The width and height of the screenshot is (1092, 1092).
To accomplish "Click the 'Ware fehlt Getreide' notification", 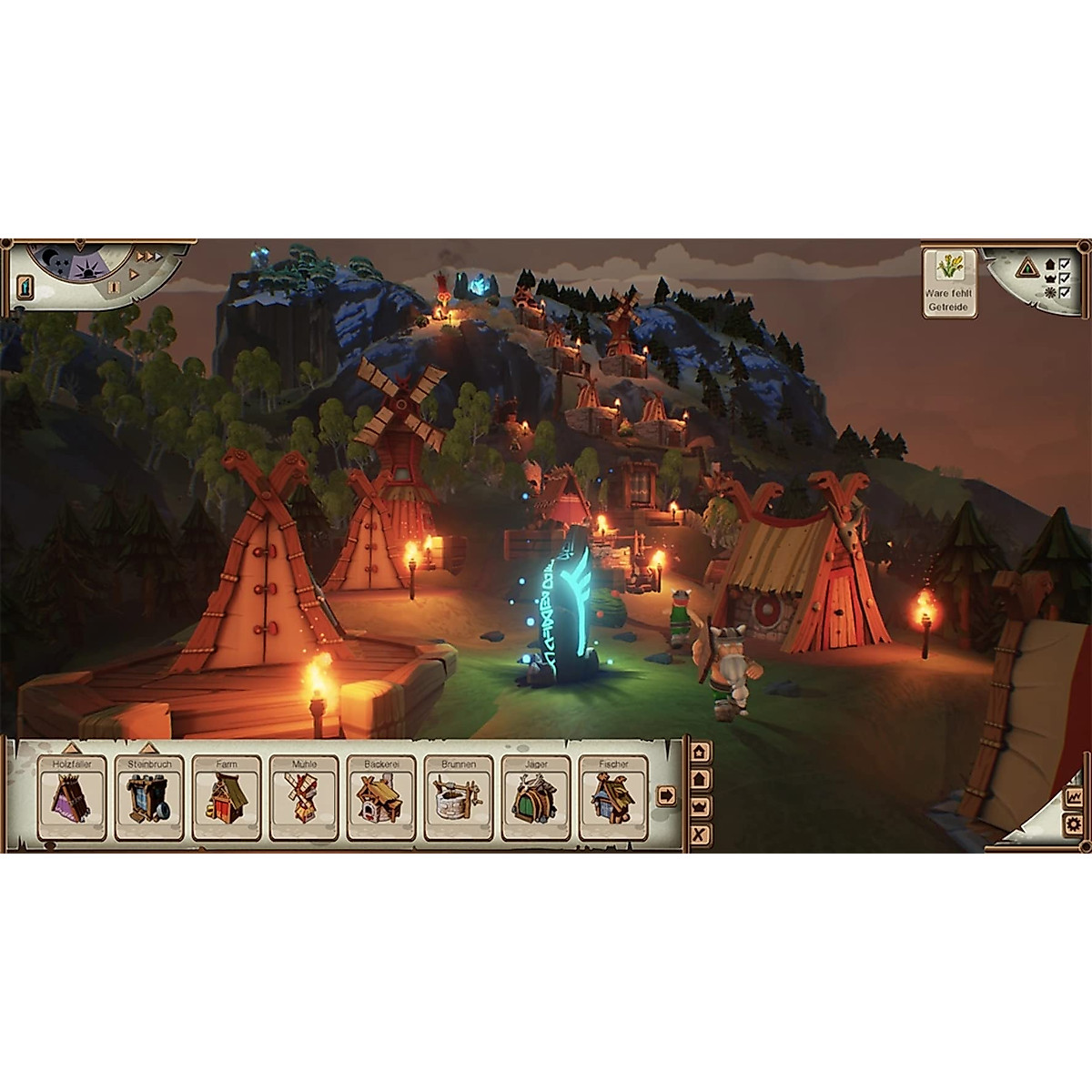I will pyautogui.click(x=949, y=283).
